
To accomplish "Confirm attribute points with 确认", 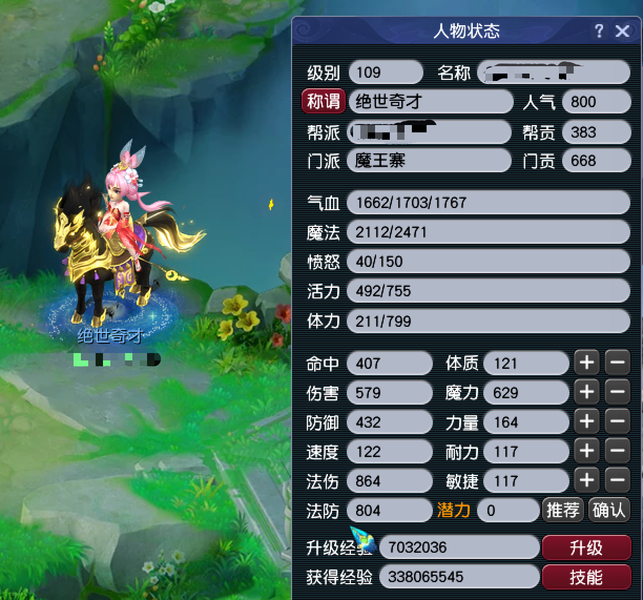I will click(x=609, y=510).
